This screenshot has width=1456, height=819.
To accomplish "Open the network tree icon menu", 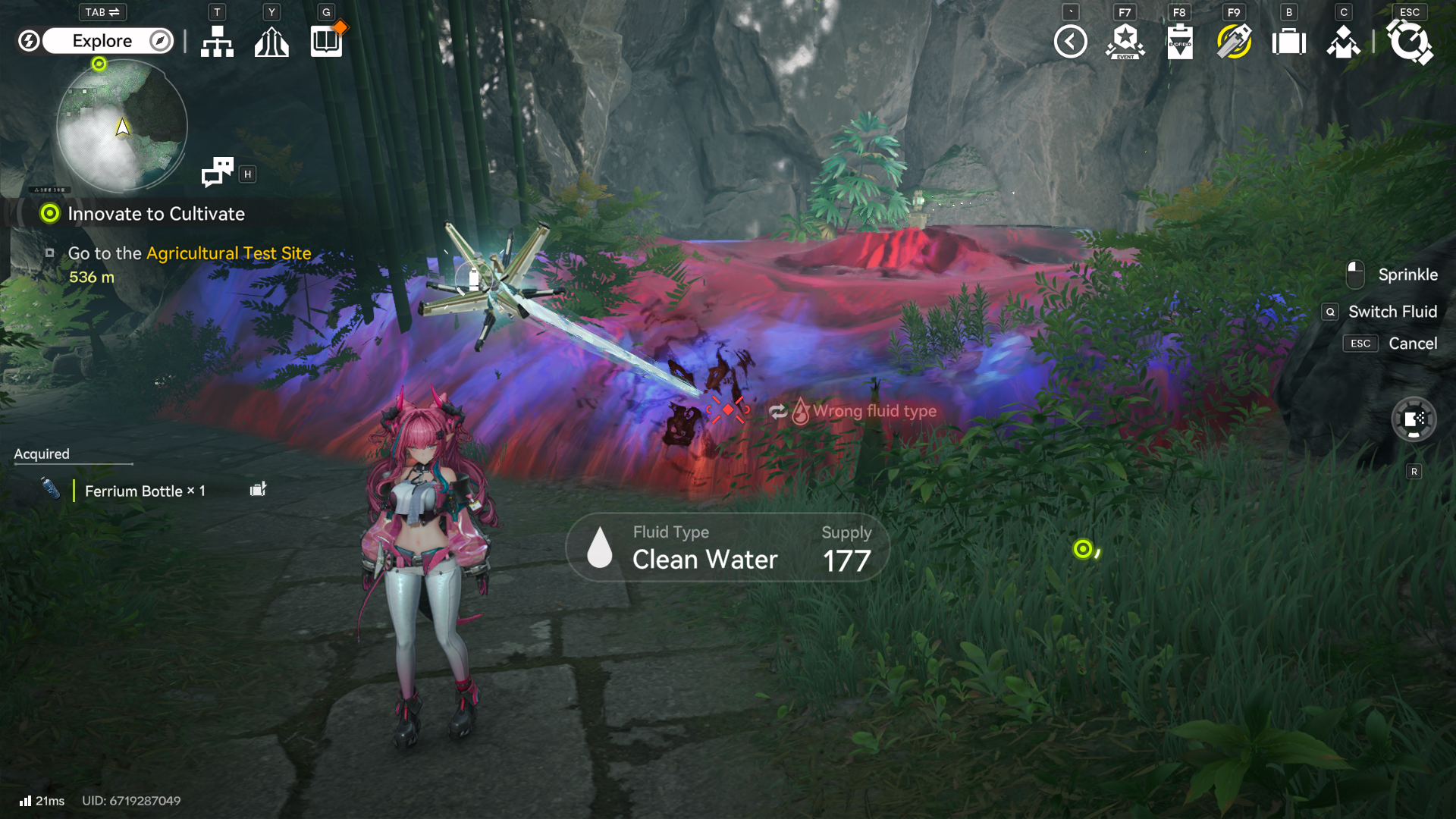I will point(217,41).
